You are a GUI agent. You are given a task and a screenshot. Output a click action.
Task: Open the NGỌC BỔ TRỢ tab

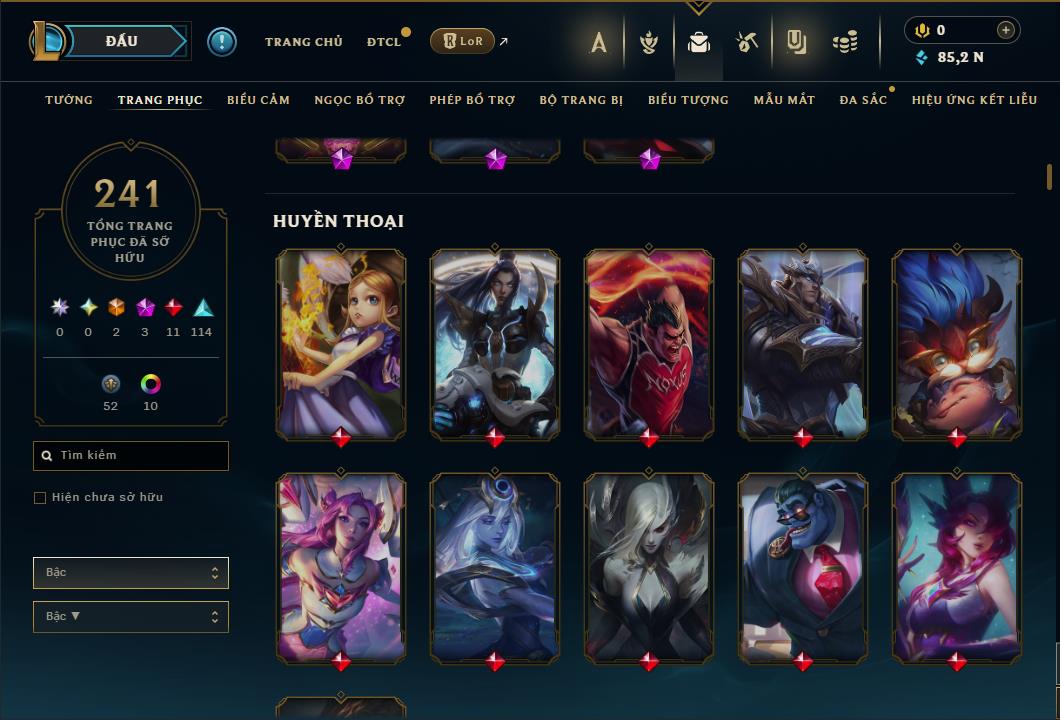click(359, 100)
